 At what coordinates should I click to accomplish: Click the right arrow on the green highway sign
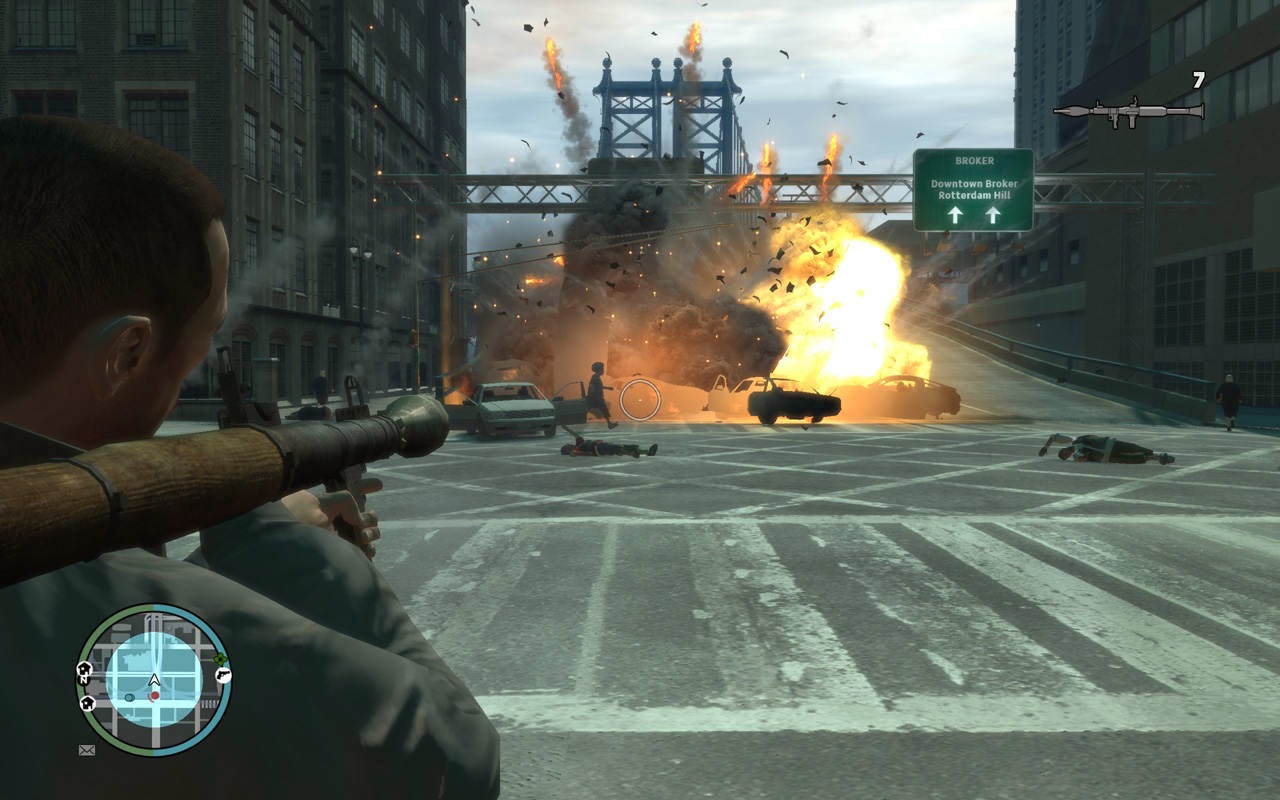[x=993, y=215]
